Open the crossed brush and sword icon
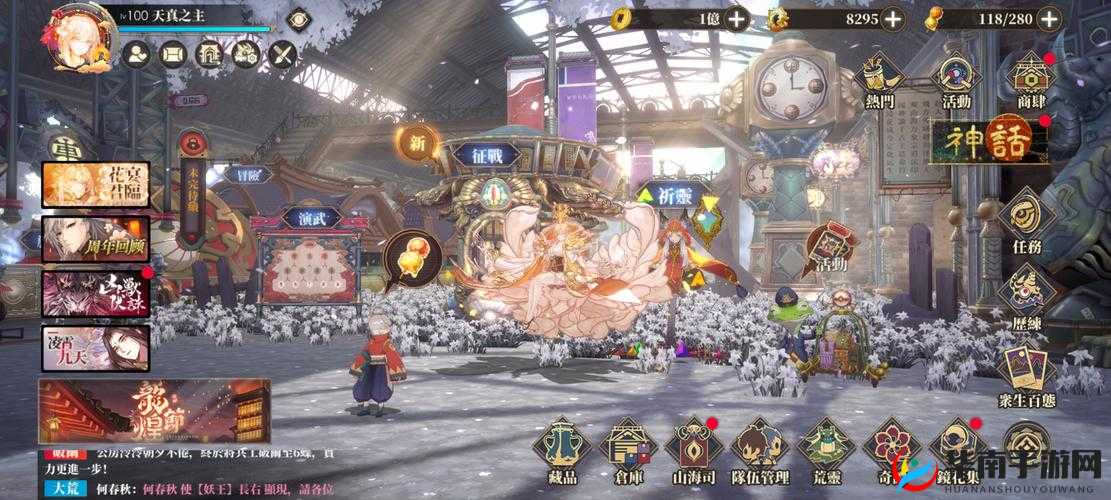This screenshot has width=1111, height=500. click(283, 55)
